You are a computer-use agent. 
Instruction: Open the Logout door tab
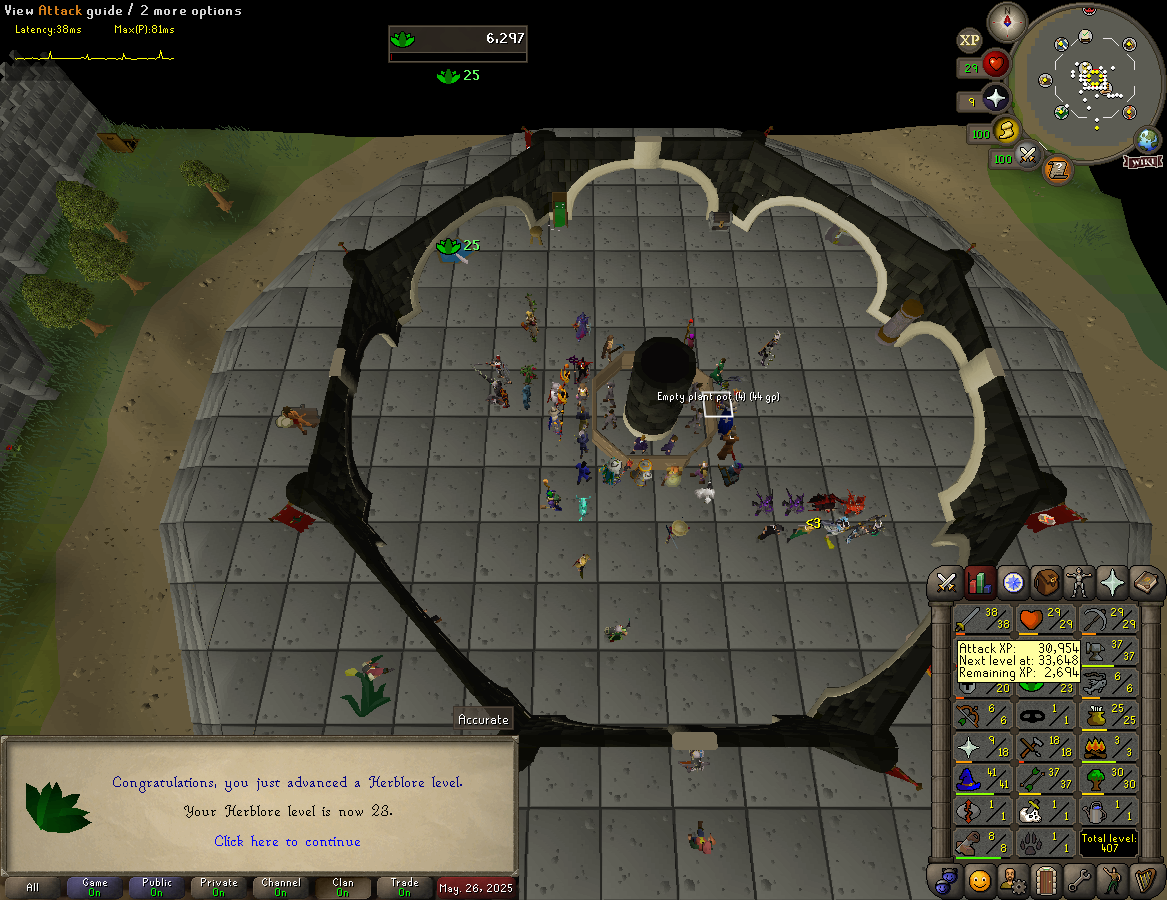pos(1046,880)
